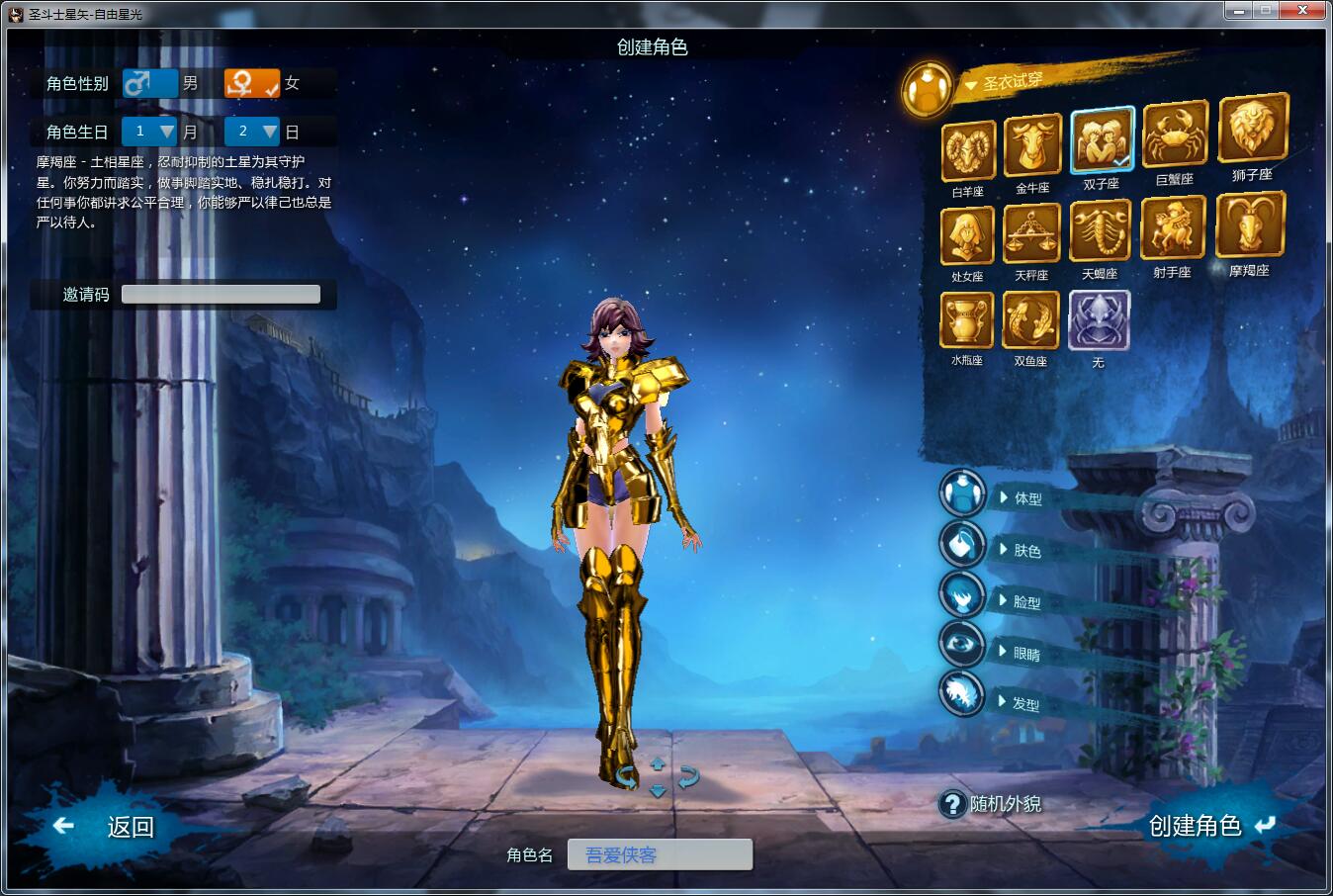Image resolution: width=1333 pixels, height=896 pixels.
Task: Select the female gender option
Action: click(251, 83)
